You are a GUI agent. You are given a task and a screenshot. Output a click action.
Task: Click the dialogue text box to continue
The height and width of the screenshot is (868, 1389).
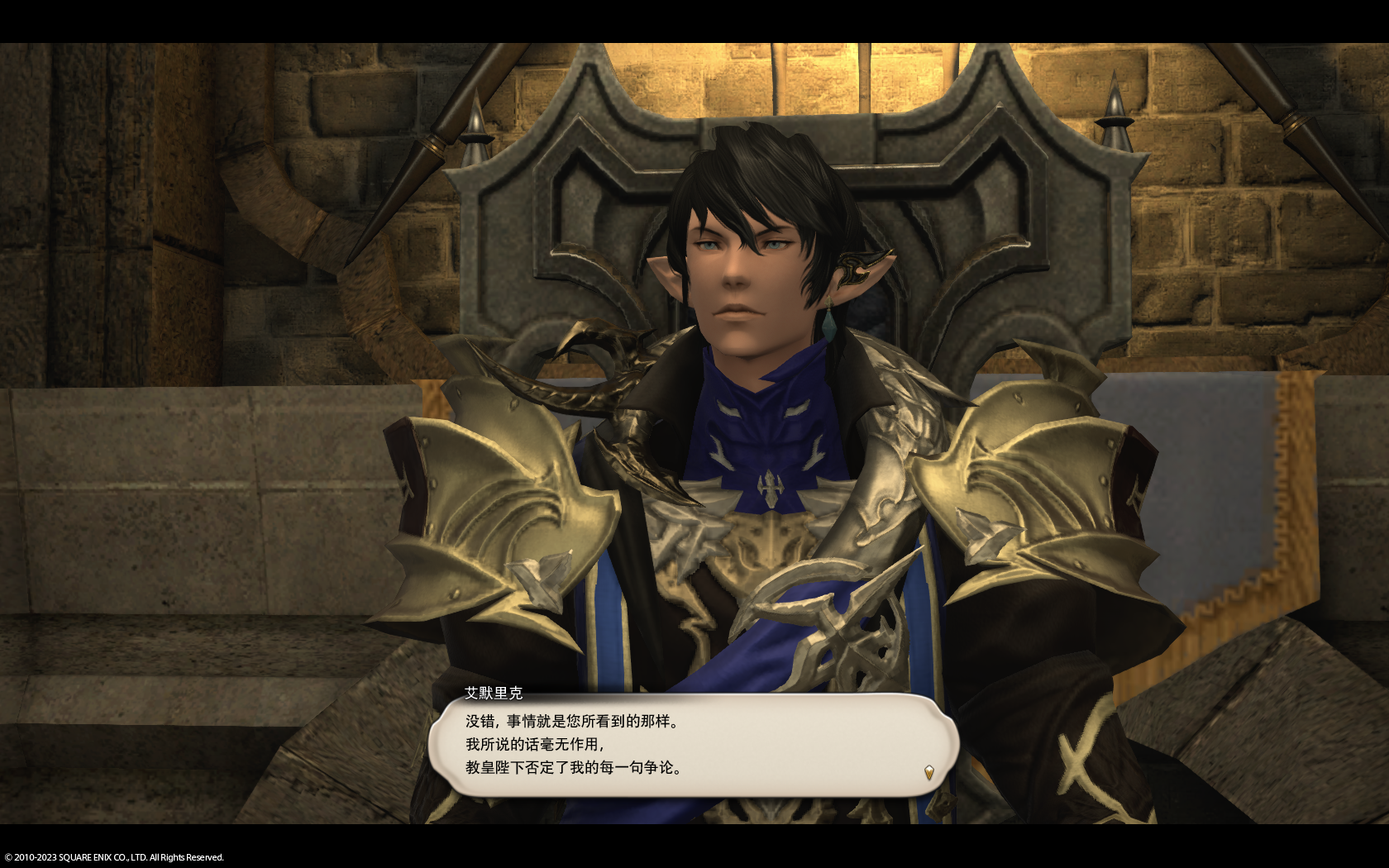click(693, 745)
